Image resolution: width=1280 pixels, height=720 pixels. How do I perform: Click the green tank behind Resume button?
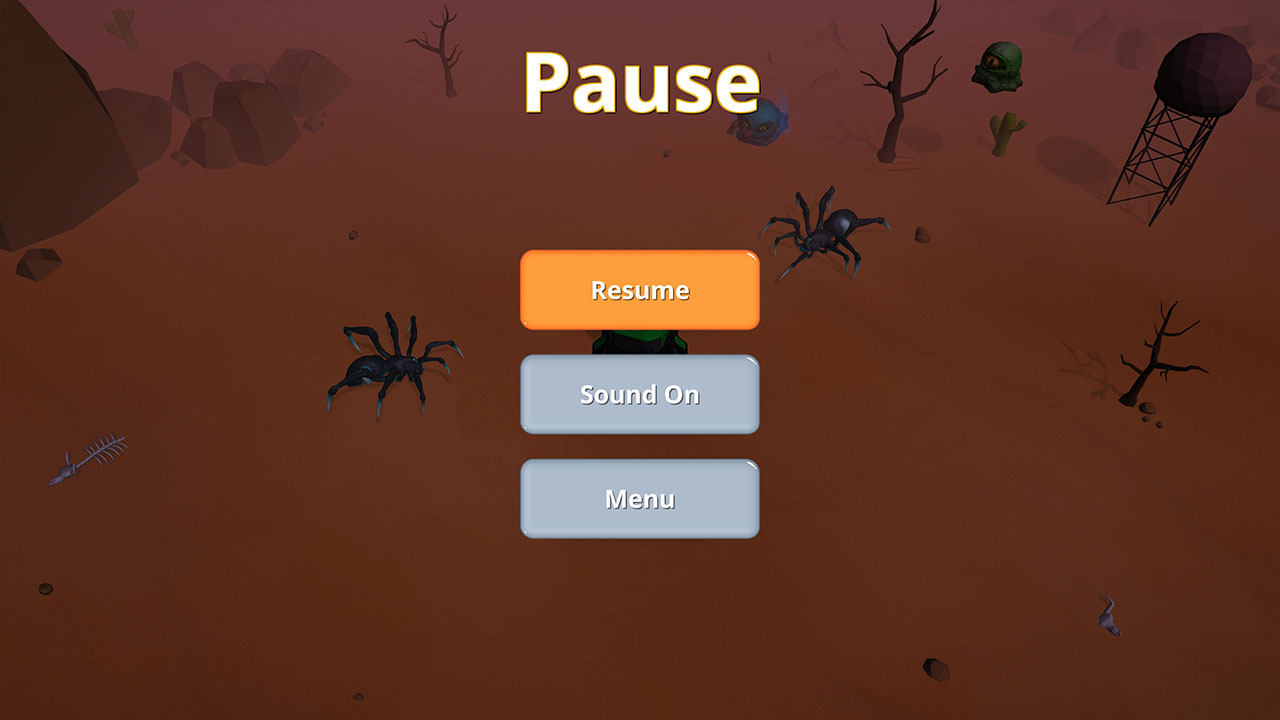[640, 340]
